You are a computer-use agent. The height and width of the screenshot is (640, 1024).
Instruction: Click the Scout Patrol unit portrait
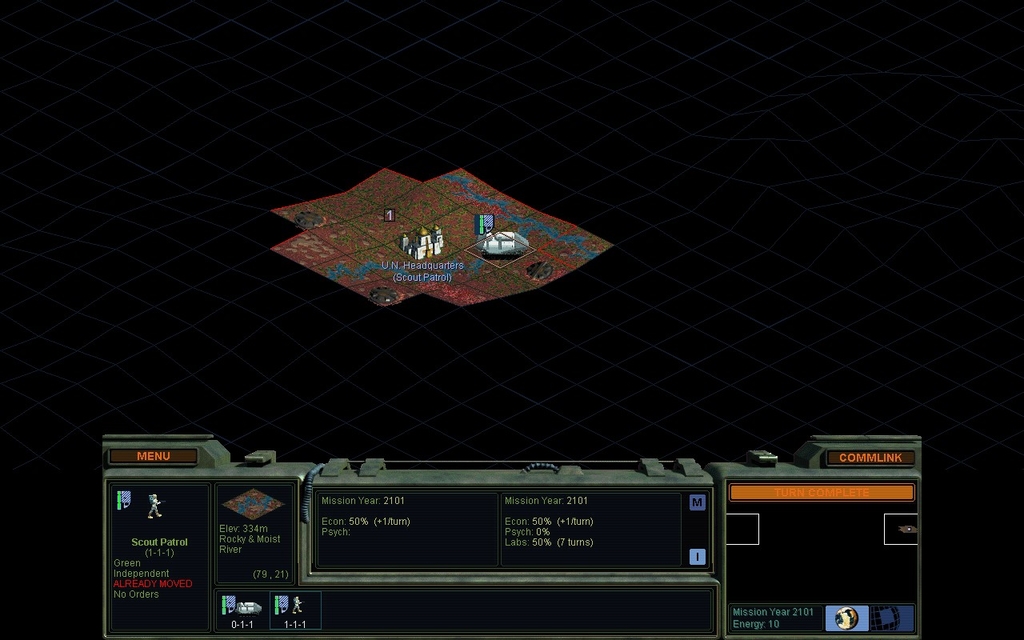154,506
